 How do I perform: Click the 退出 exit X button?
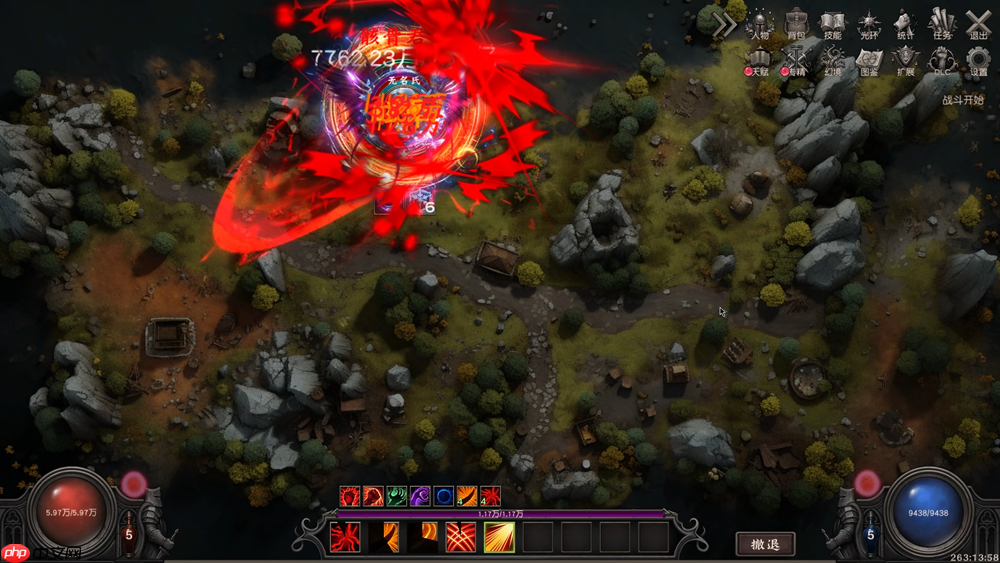(x=978, y=24)
